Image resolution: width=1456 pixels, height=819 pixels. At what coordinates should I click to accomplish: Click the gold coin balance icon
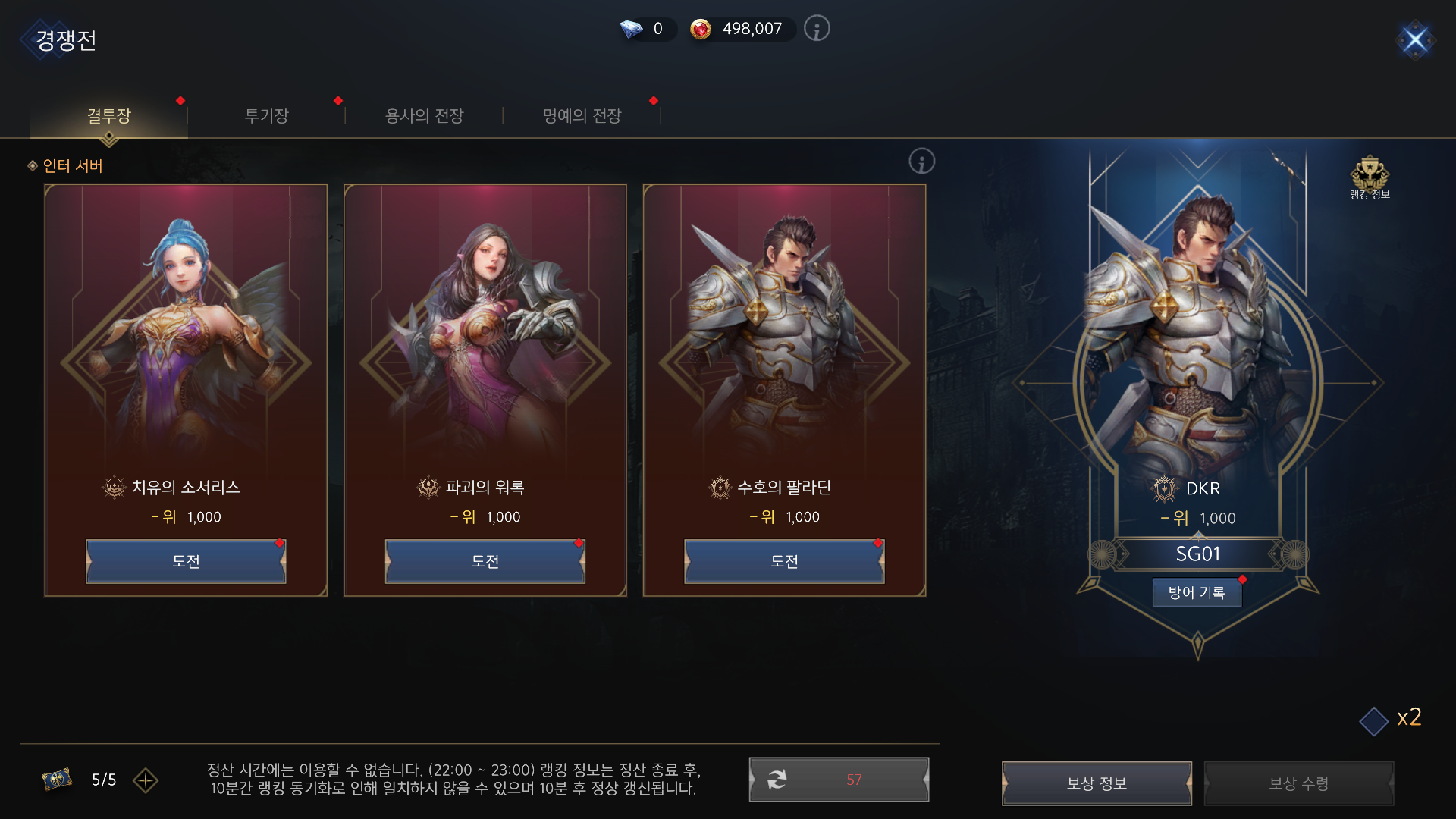tap(701, 30)
